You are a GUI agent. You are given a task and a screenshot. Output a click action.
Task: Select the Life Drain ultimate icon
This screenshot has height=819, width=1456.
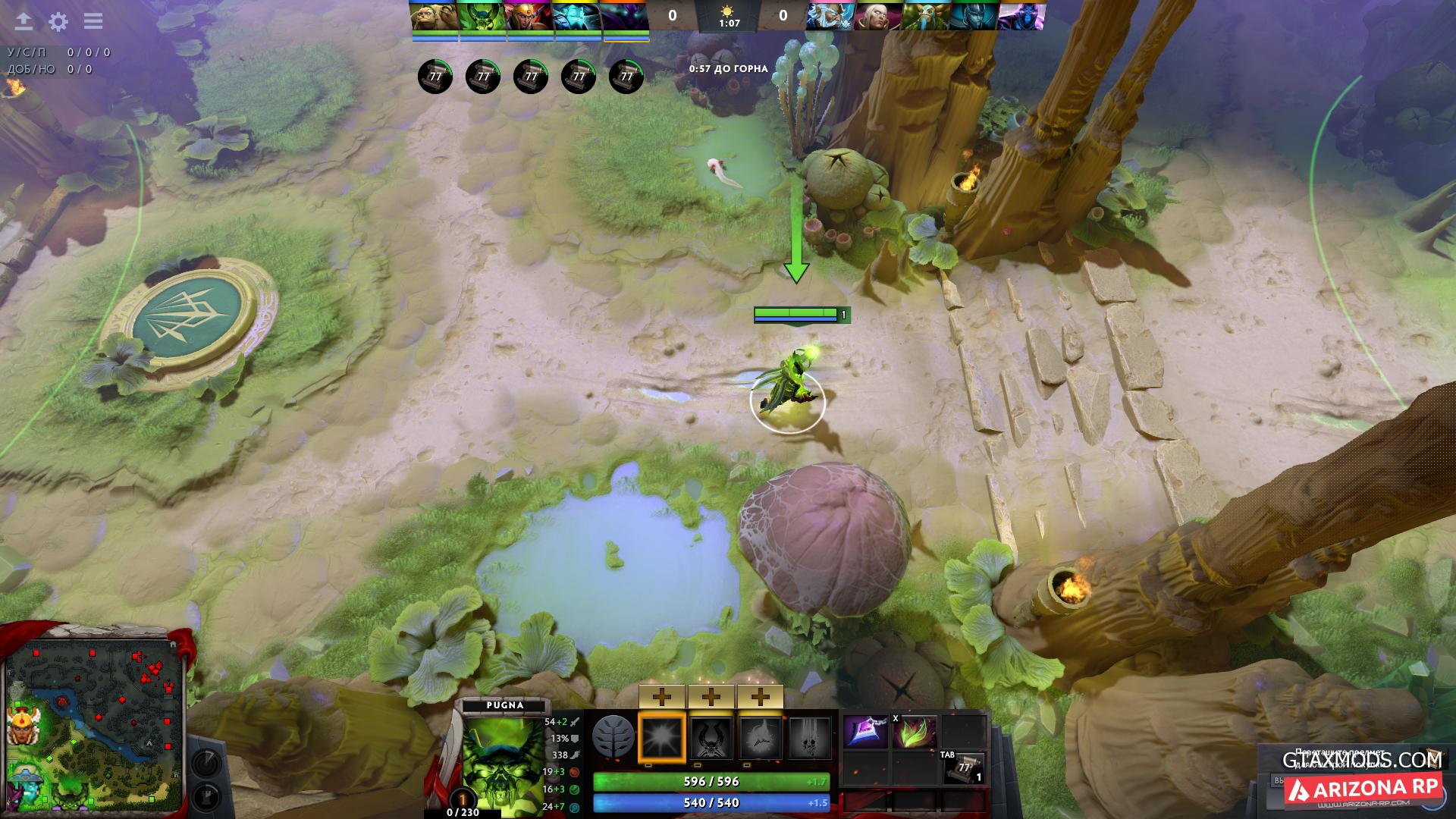click(x=809, y=737)
